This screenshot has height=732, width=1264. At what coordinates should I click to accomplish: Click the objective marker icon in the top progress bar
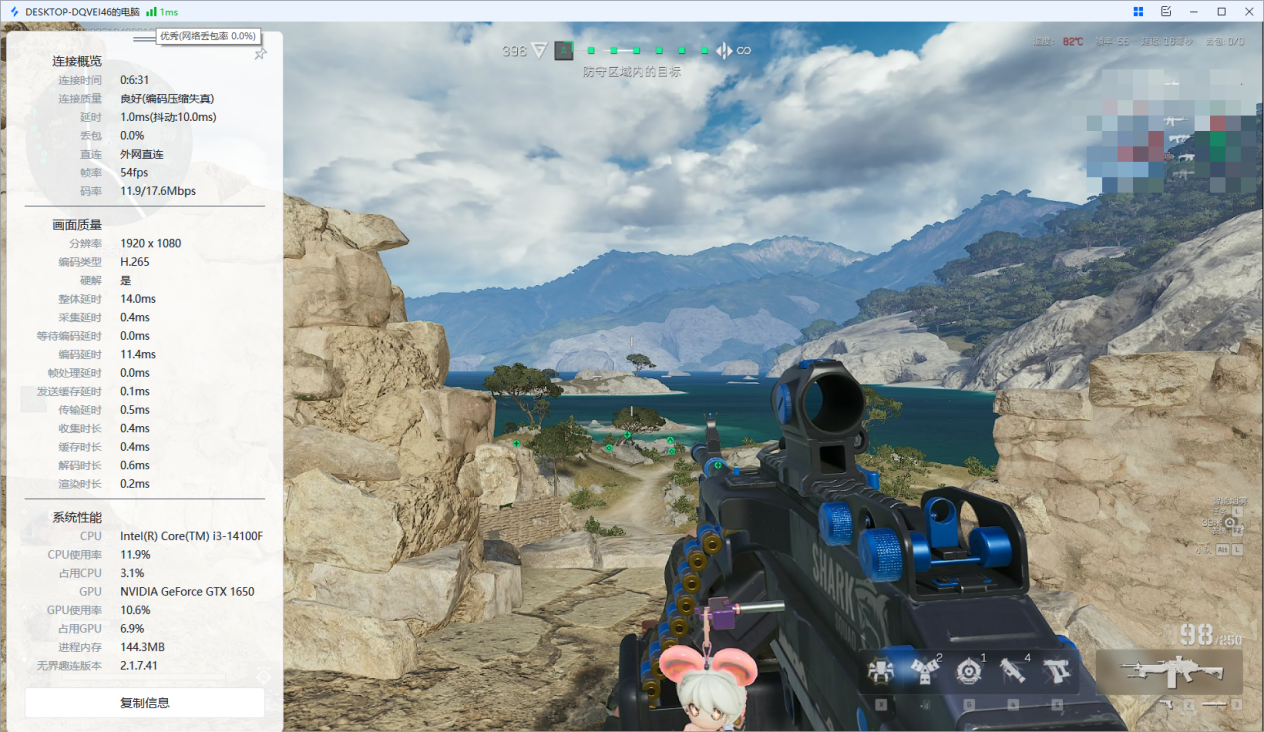pyautogui.click(x=564, y=50)
